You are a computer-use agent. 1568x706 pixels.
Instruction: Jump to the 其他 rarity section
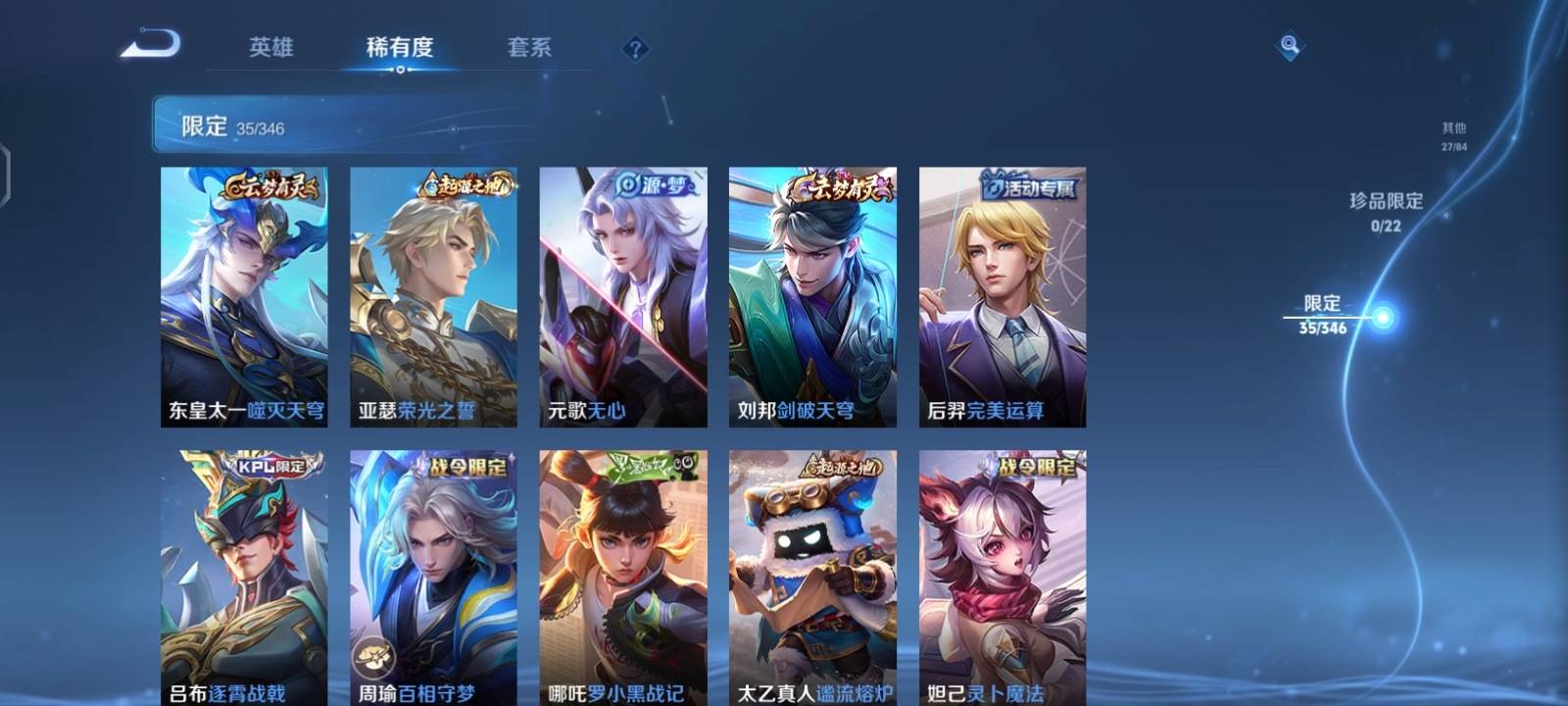tap(1454, 135)
